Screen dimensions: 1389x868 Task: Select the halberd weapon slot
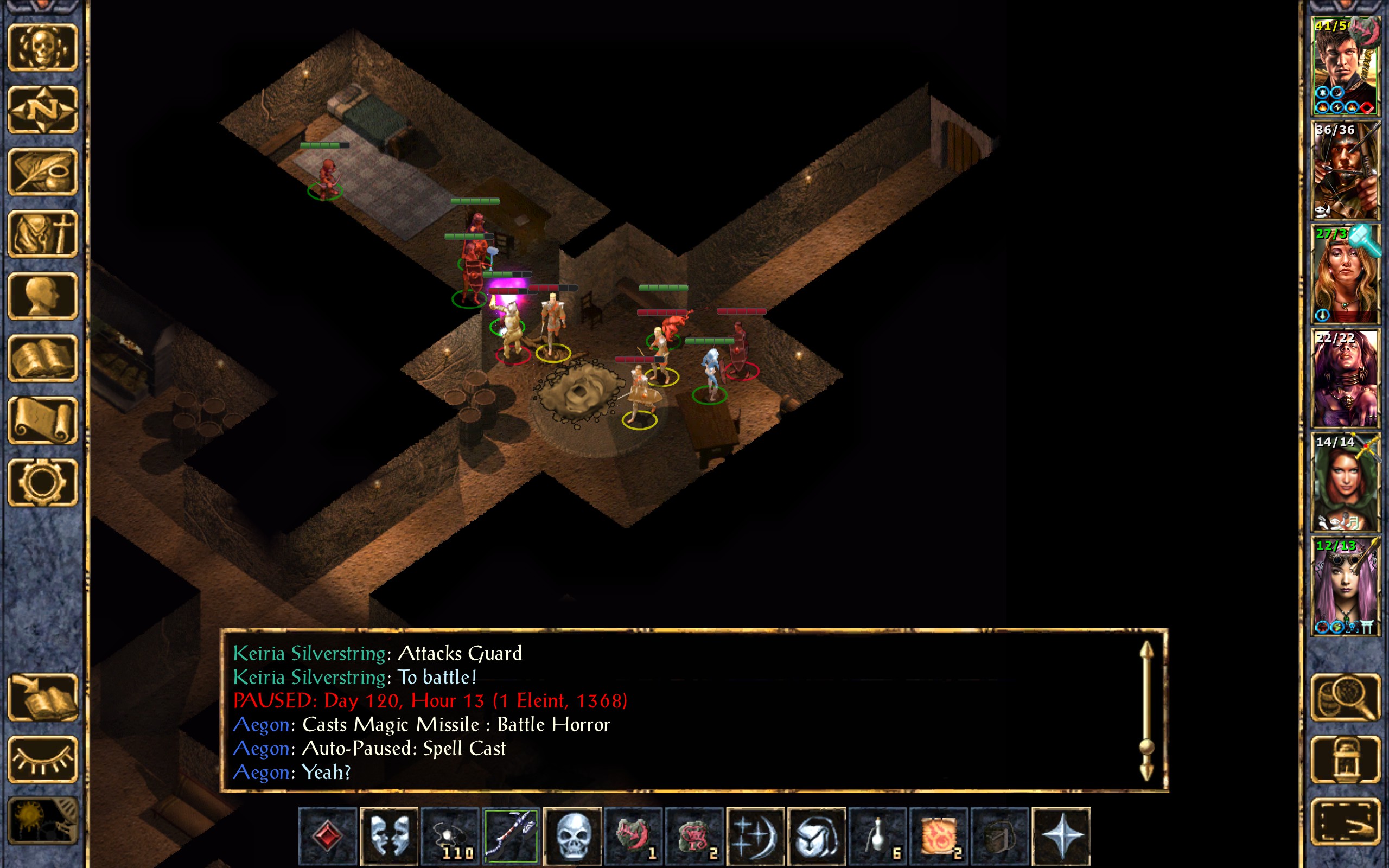(511, 836)
